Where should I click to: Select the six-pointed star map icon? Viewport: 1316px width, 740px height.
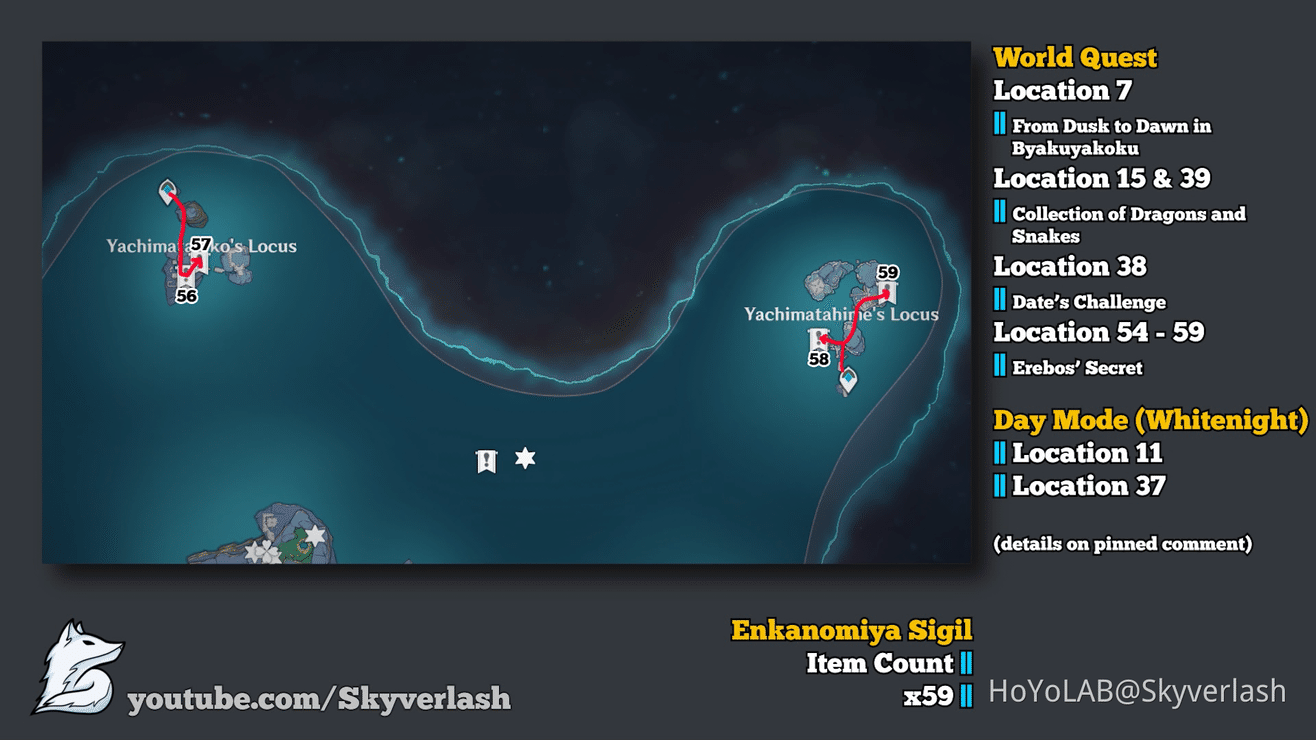[x=524, y=456]
